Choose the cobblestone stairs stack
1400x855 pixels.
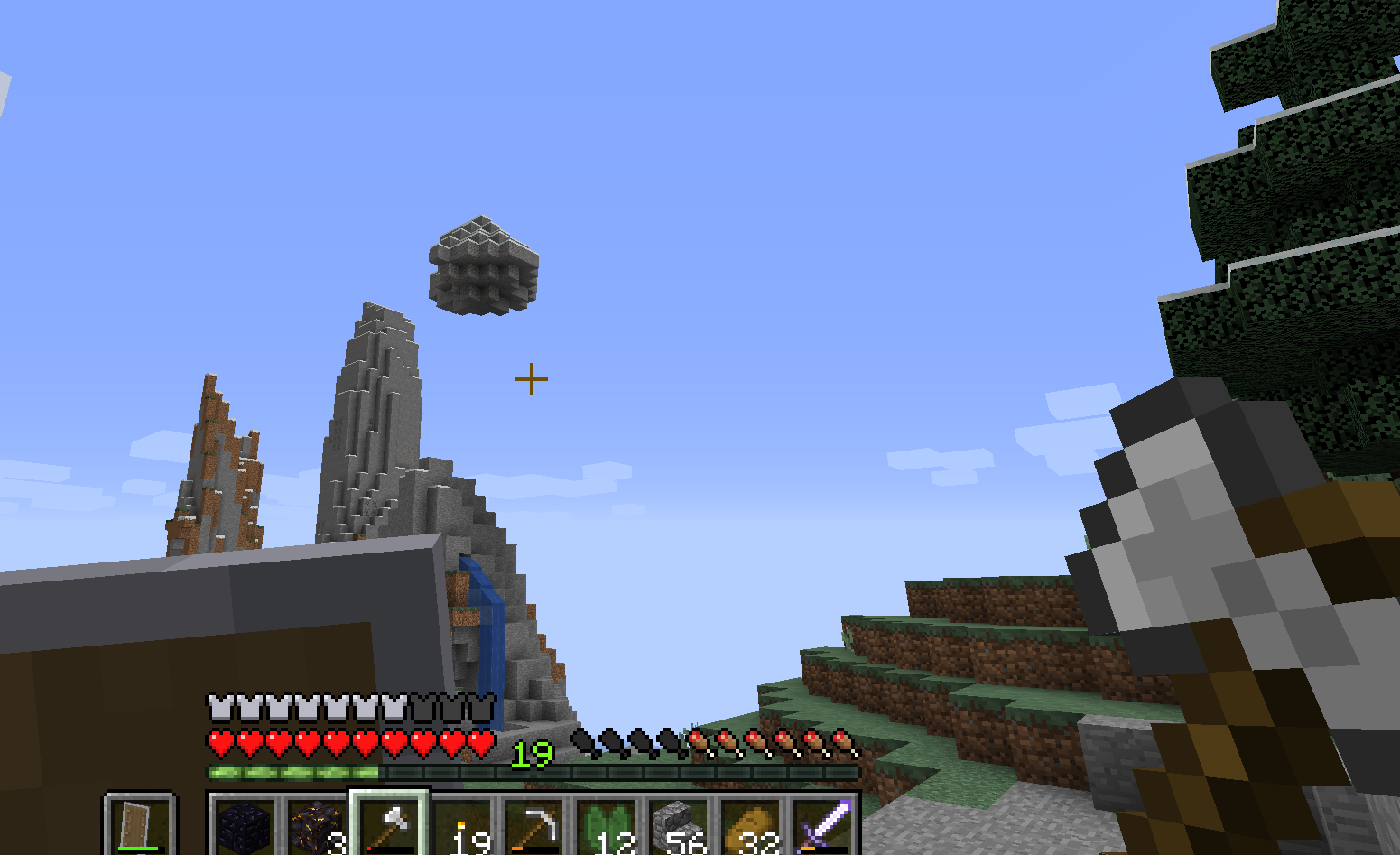point(679,826)
